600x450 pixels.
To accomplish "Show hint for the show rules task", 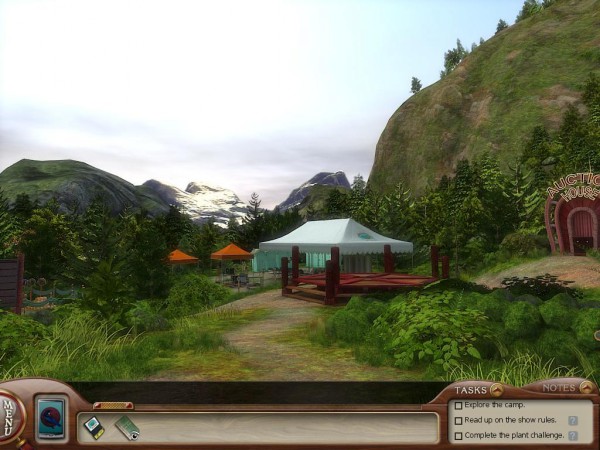I will [x=574, y=421].
